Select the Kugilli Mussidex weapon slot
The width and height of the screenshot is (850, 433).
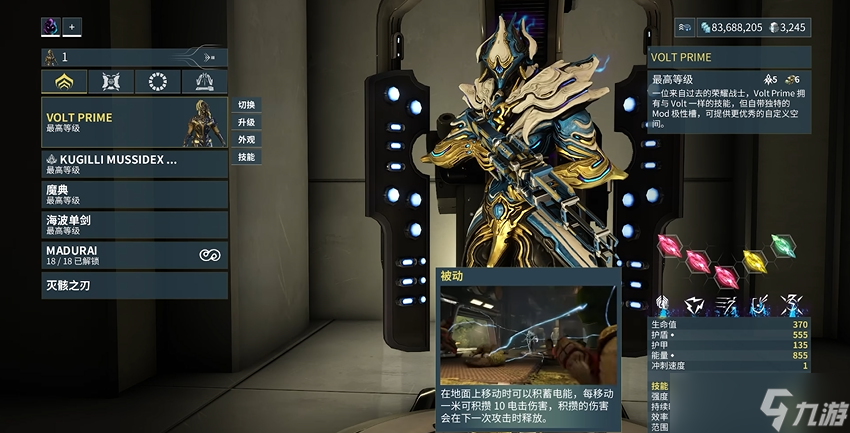pos(135,163)
